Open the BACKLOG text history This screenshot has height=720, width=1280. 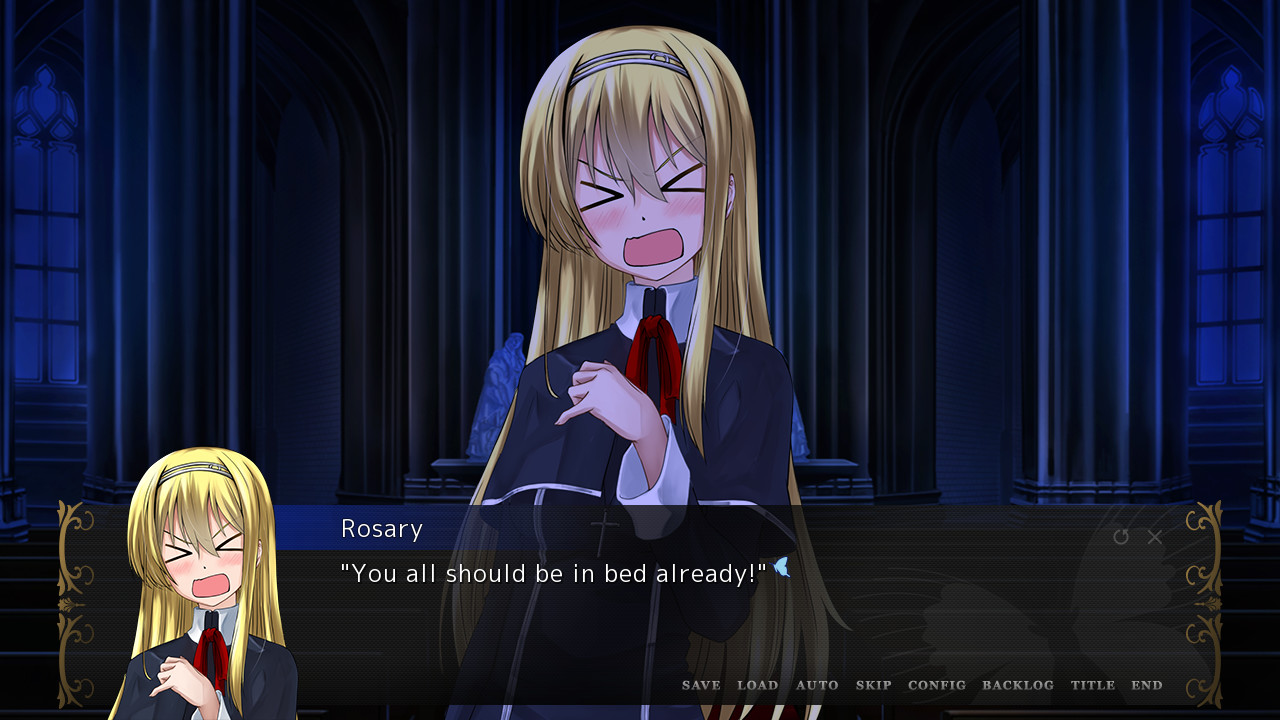[1018, 685]
